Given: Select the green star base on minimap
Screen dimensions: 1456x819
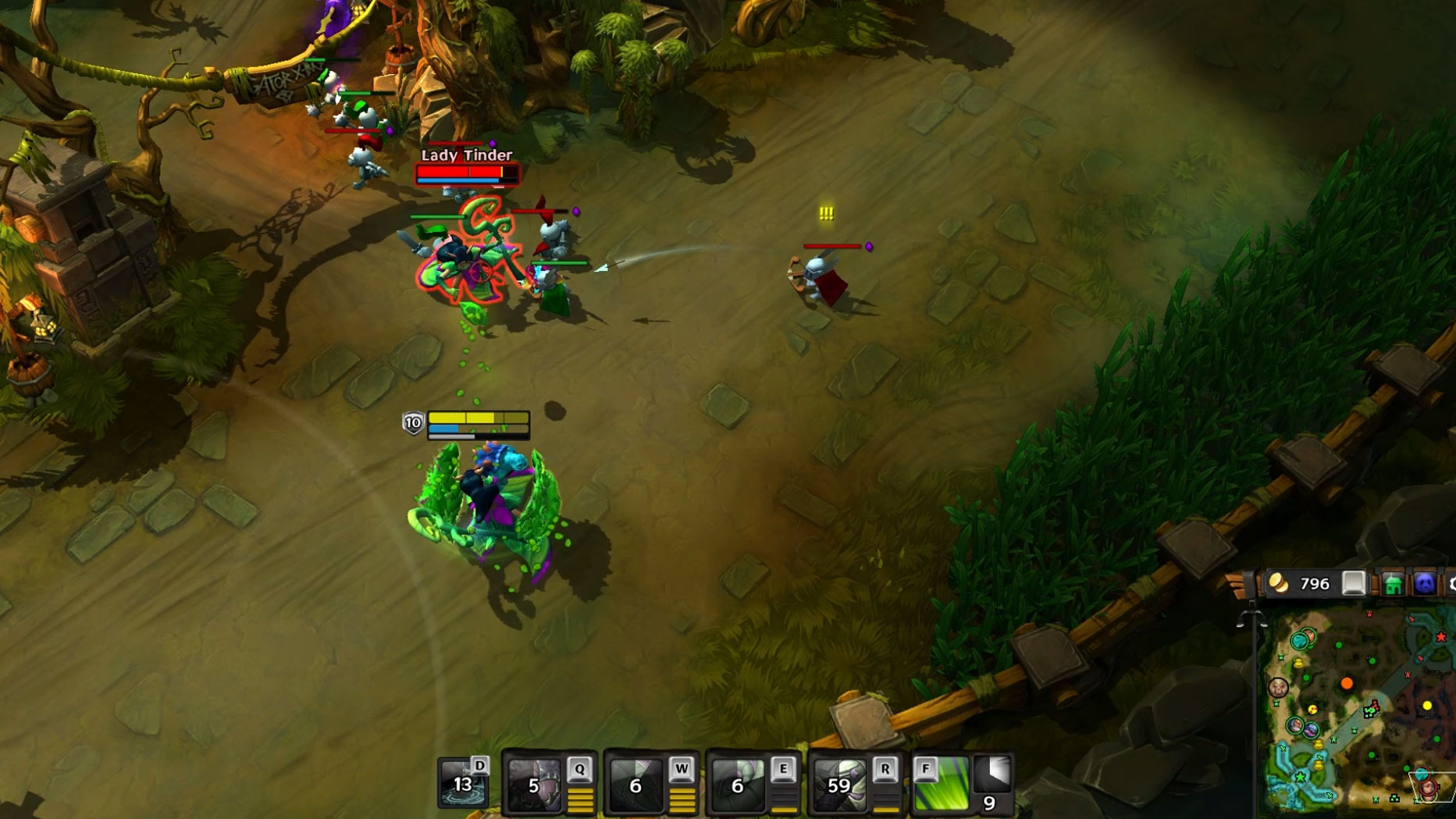Looking at the screenshot, I should pyautogui.click(x=1301, y=777).
